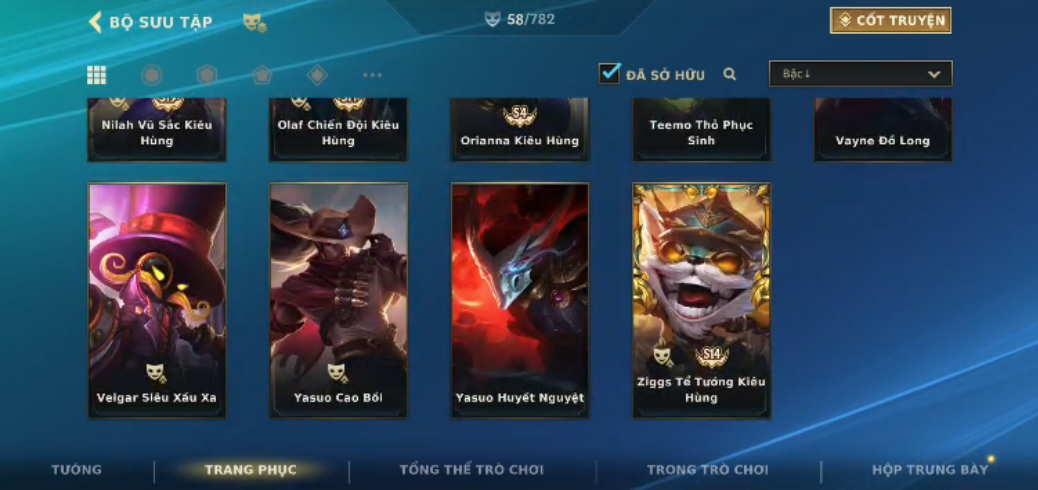
Task: Select the grid view filter icon
Action: click(97, 75)
